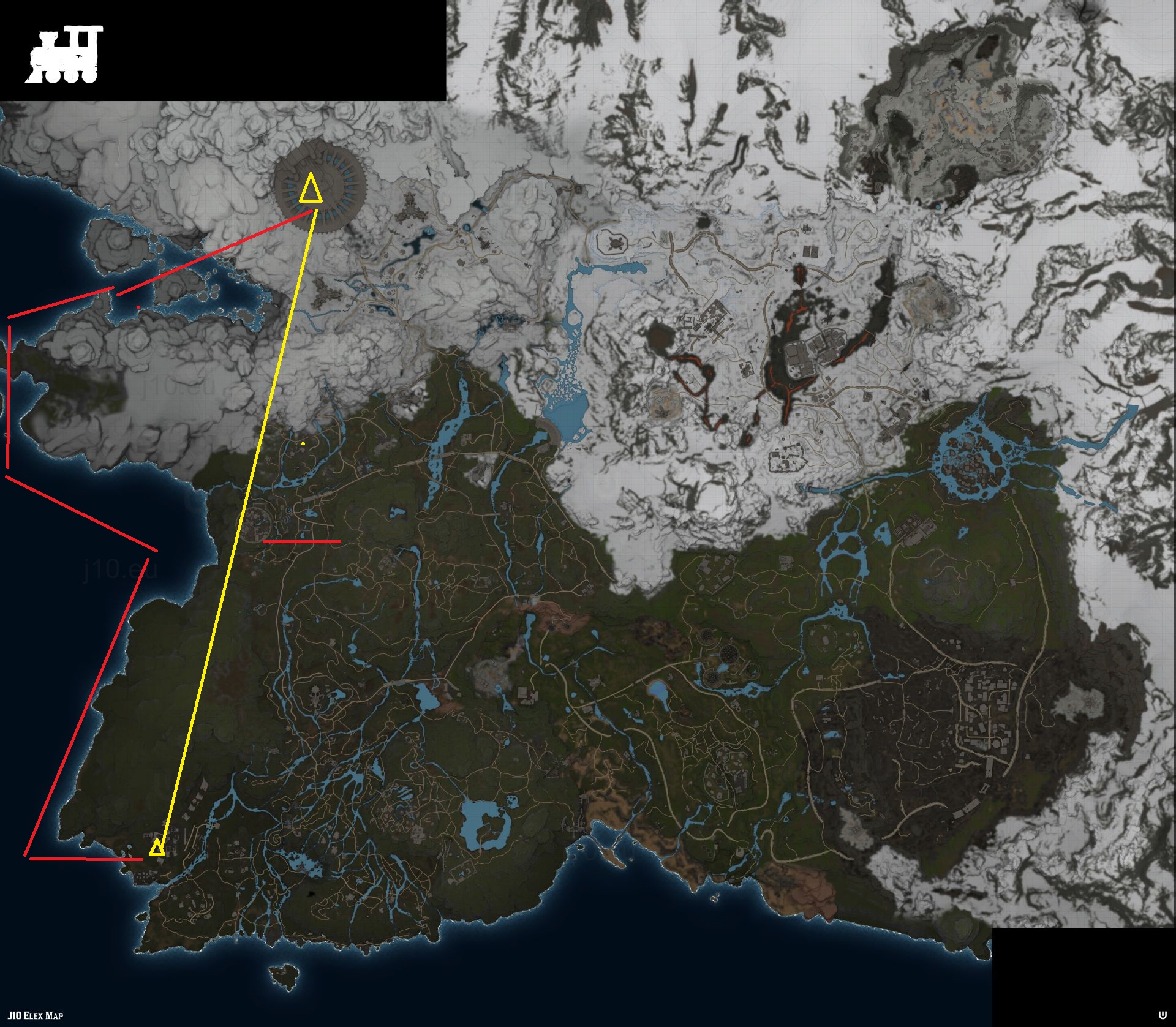Select the large yellow triangle map marker
Image resolution: width=1176 pixels, height=1027 pixels.
[311, 189]
